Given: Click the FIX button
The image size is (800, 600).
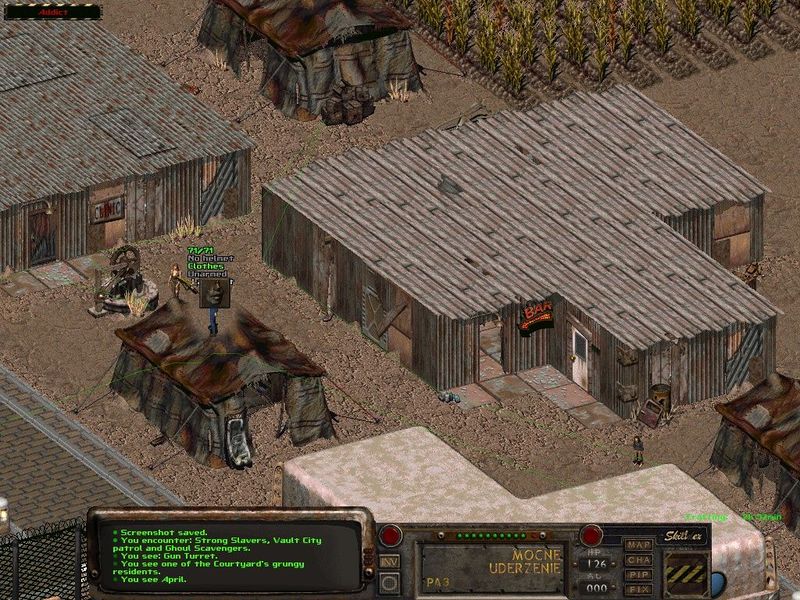Looking at the screenshot, I should pyautogui.click(x=638, y=590).
